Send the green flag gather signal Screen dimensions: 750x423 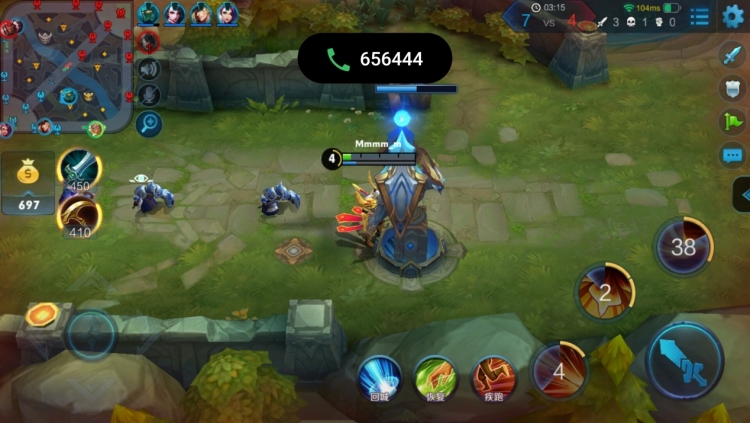[x=733, y=122]
